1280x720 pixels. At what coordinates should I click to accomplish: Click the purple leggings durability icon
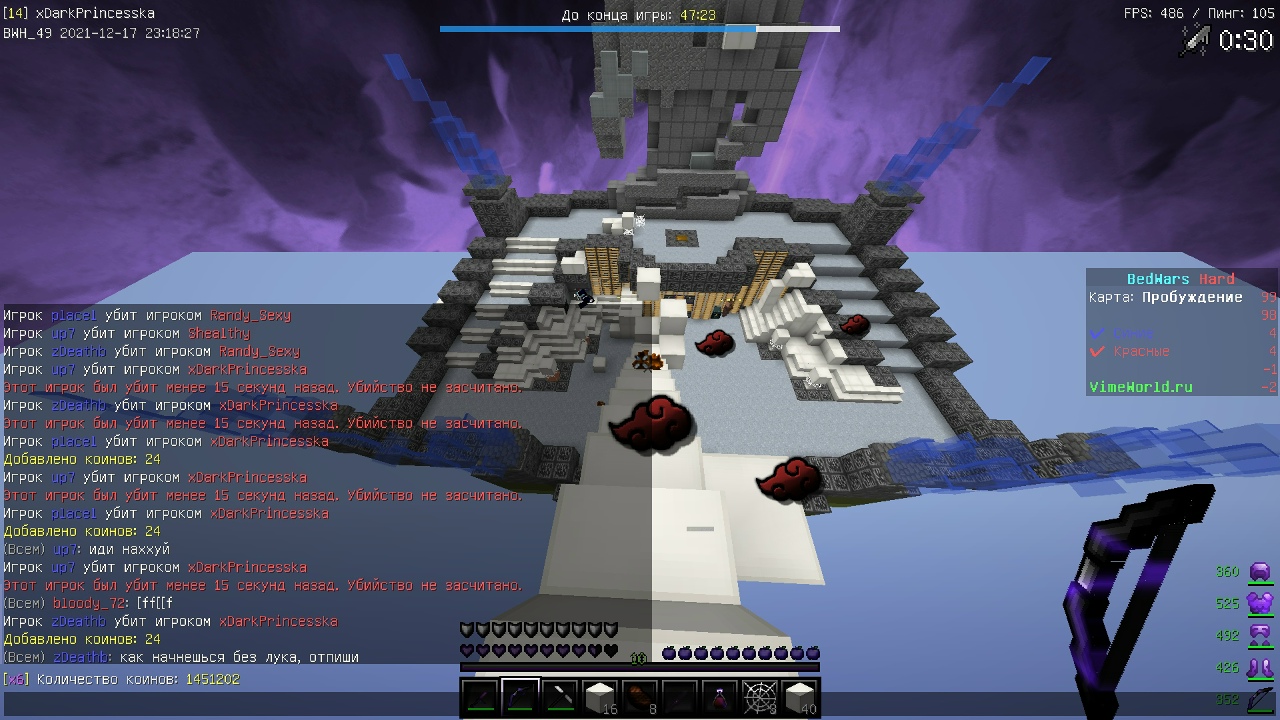(1260, 636)
